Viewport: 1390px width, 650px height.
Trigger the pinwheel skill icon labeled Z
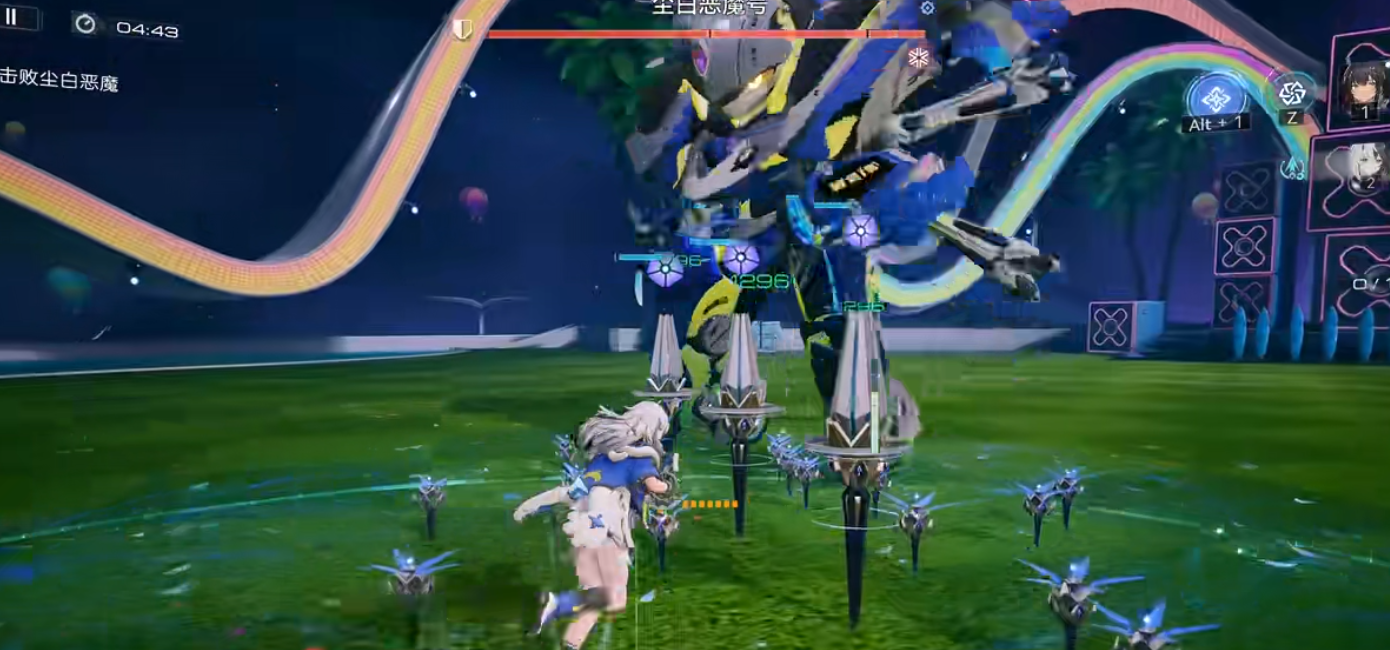pos(1291,94)
